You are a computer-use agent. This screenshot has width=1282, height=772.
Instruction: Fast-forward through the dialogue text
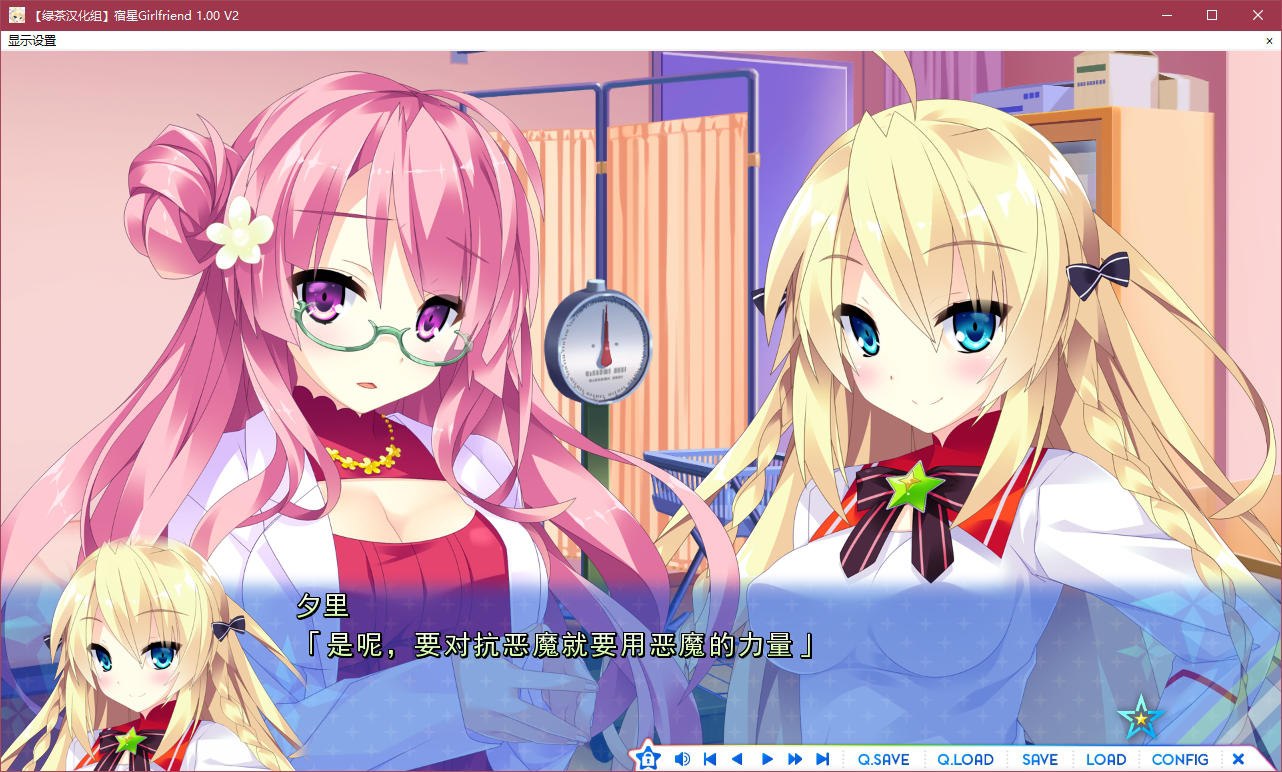(793, 758)
